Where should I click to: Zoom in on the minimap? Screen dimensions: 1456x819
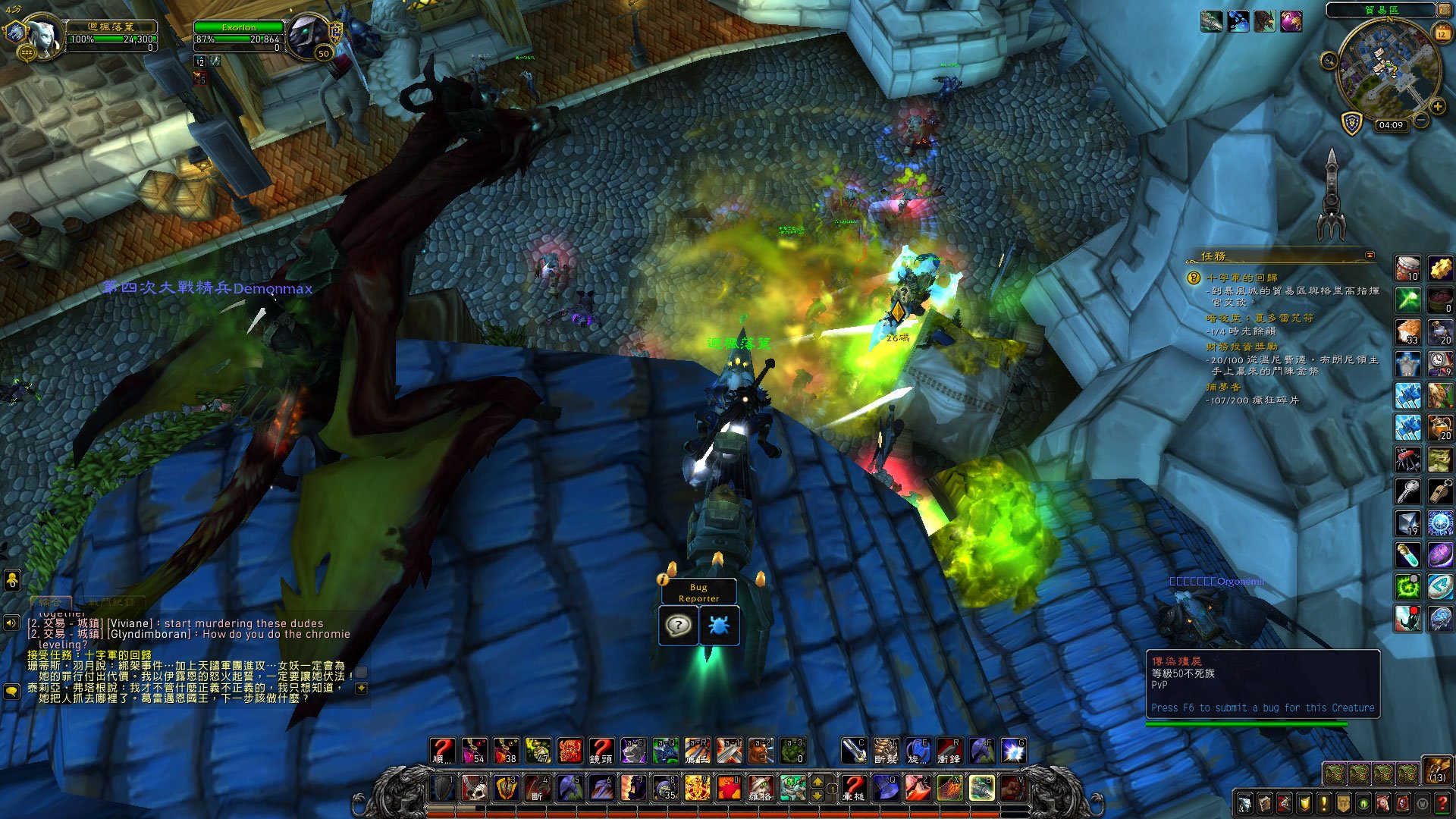(1437, 107)
